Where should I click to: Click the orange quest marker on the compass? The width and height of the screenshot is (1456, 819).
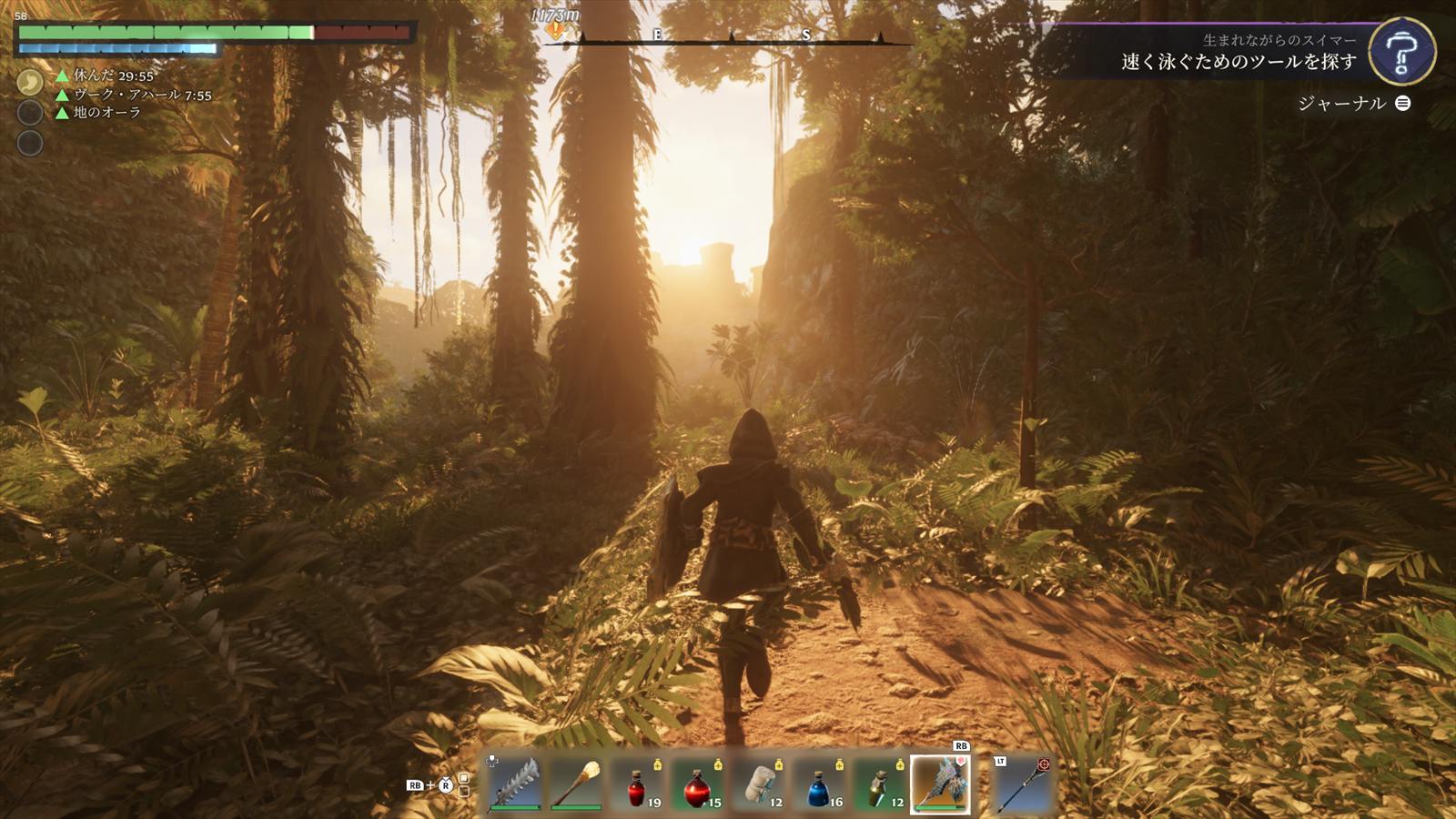(x=554, y=32)
